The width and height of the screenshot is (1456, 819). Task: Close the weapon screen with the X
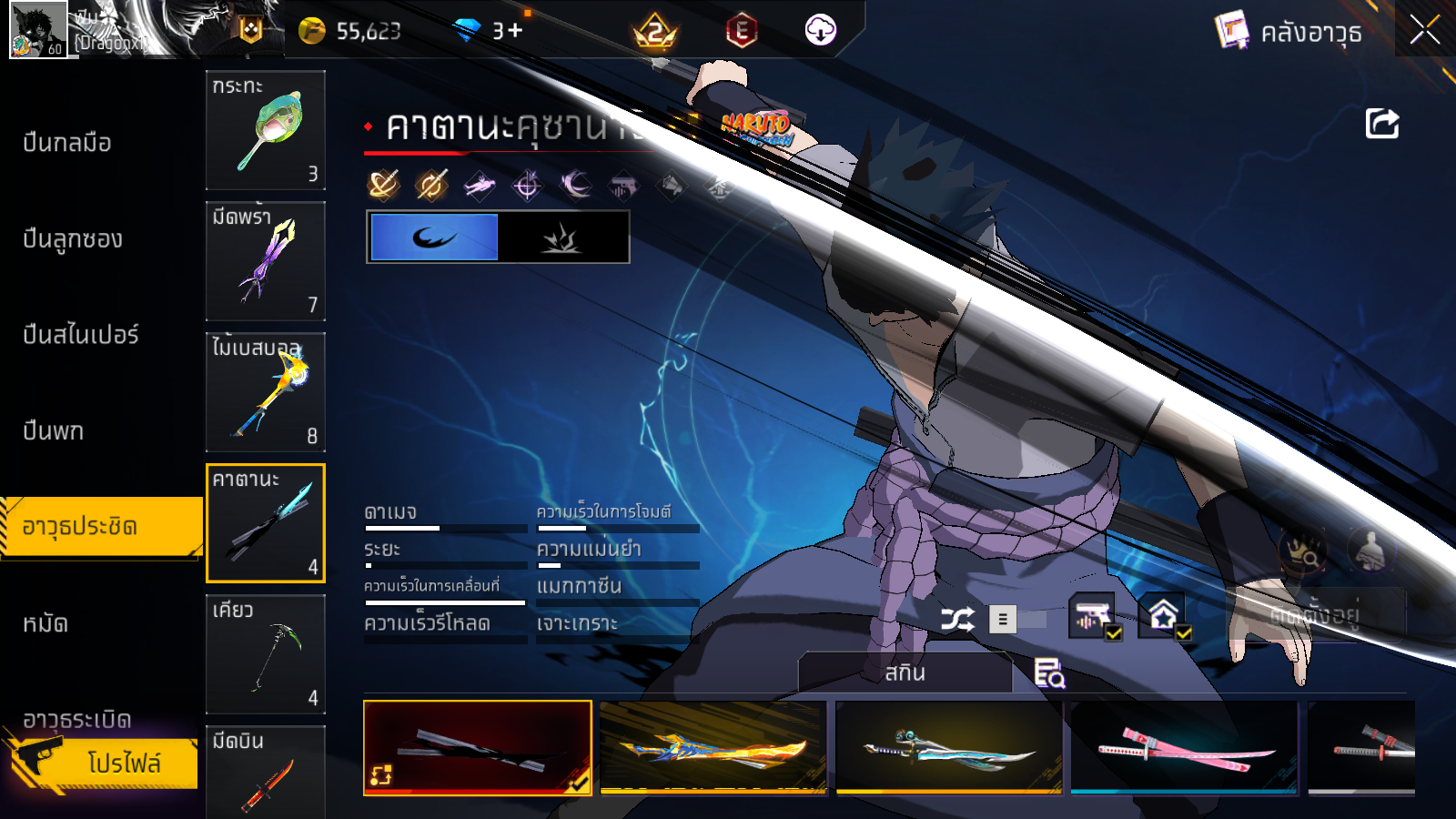pyautogui.click(x=1424, y=30)
